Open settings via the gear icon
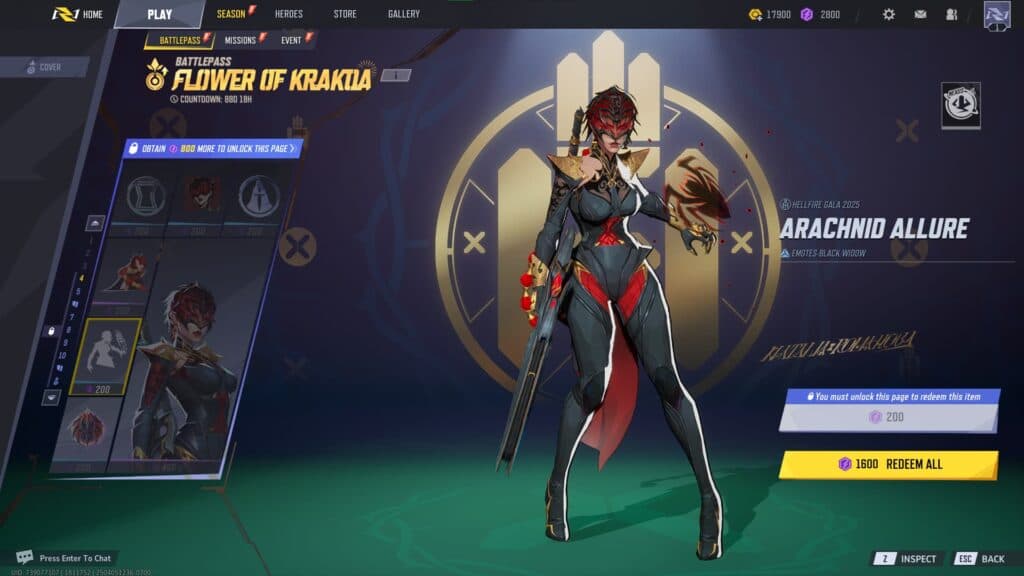The height and width of the screenshot is (576, 1024). pos(888,15)
